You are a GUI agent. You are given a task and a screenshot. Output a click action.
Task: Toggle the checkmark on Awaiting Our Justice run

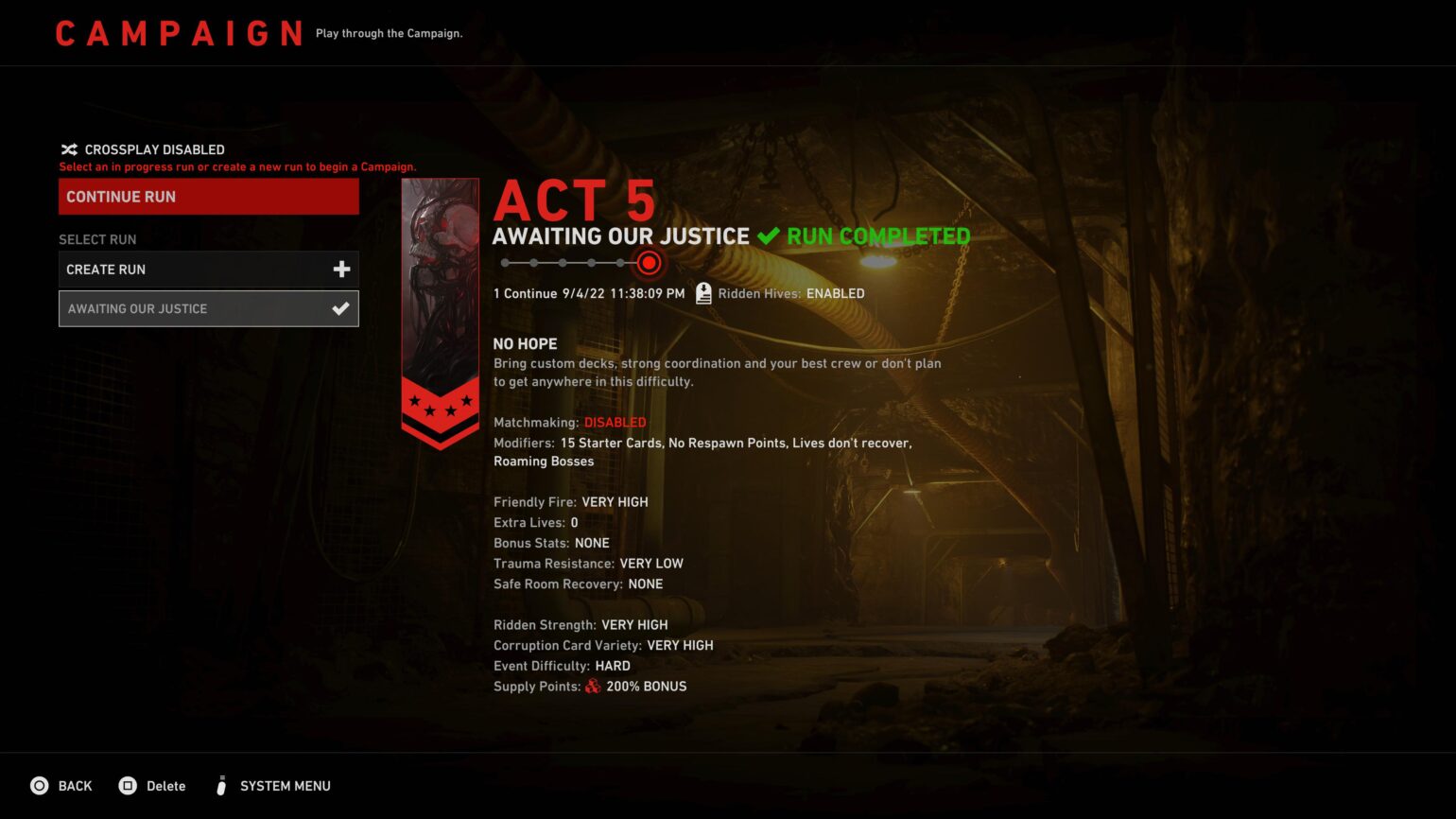coord(339,307)
